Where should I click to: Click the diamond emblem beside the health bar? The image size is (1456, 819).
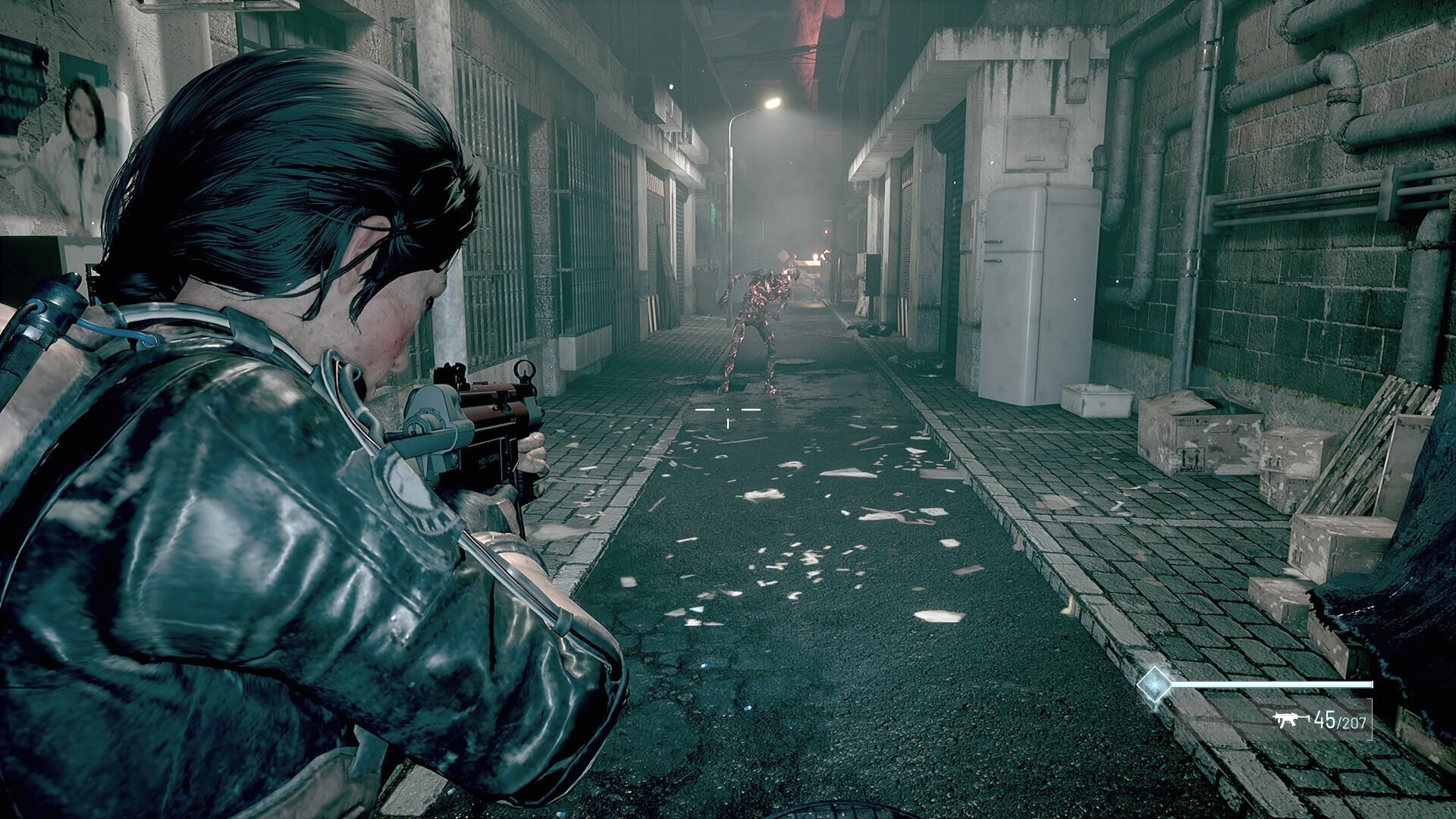(x=1153, y=685)
